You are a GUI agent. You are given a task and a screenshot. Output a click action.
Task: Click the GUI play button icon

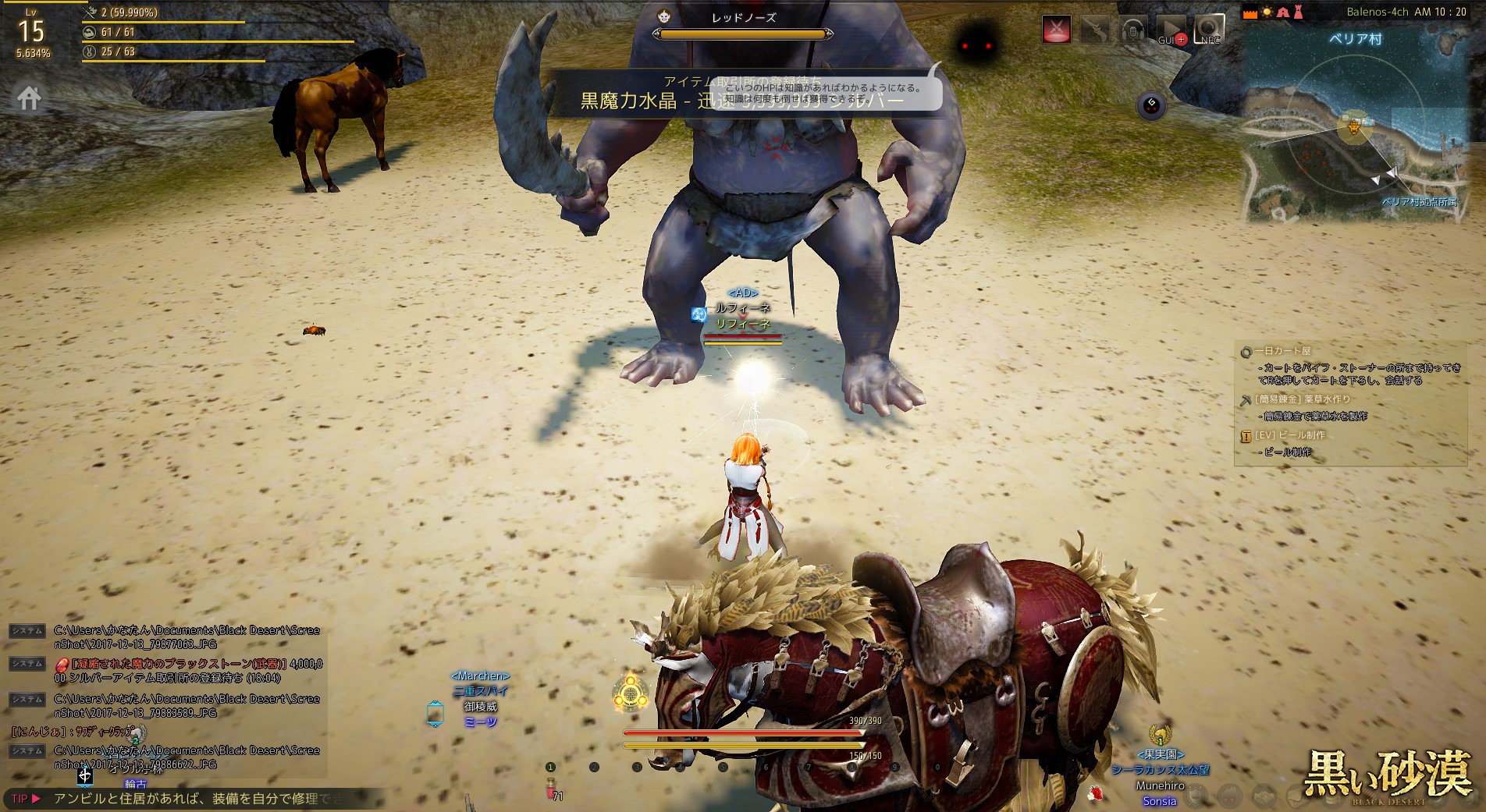point(1170,30)
